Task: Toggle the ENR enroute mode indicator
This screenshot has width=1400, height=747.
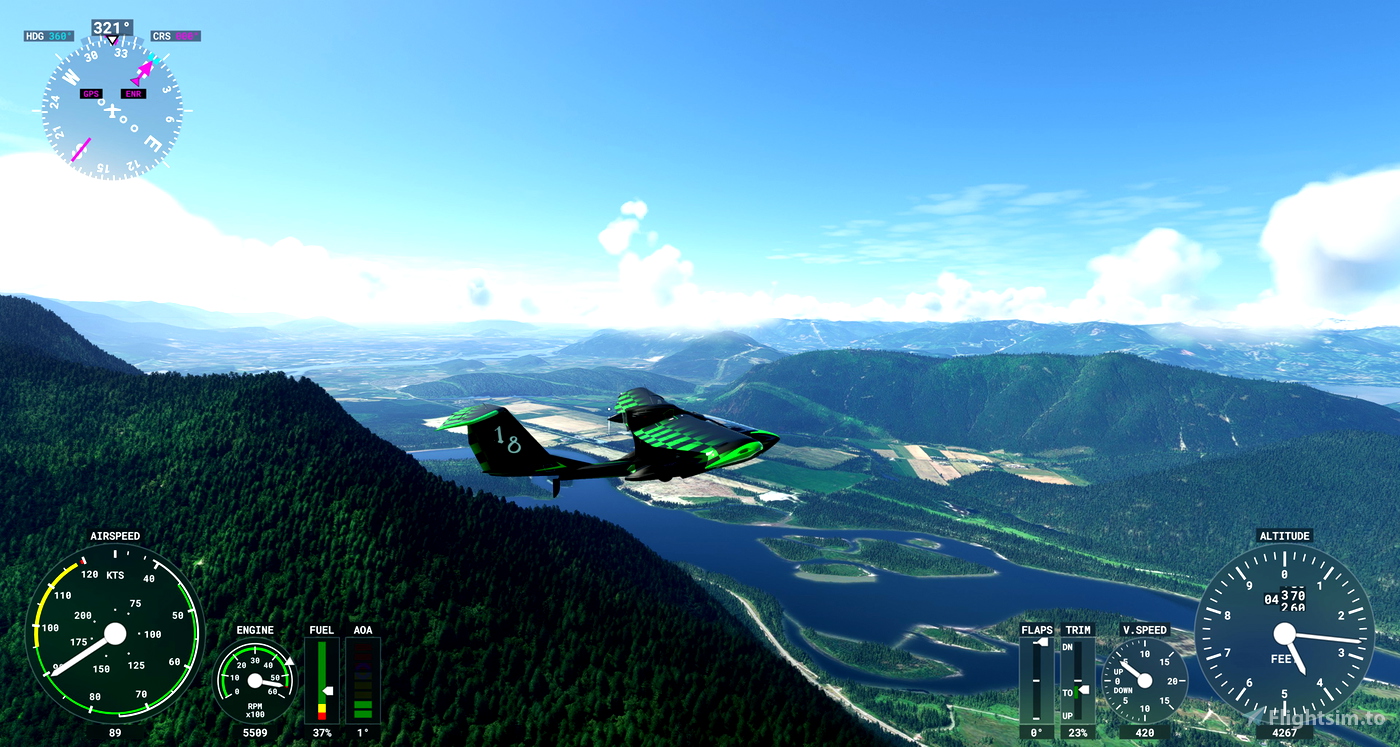Action: [x=132, y=93]
